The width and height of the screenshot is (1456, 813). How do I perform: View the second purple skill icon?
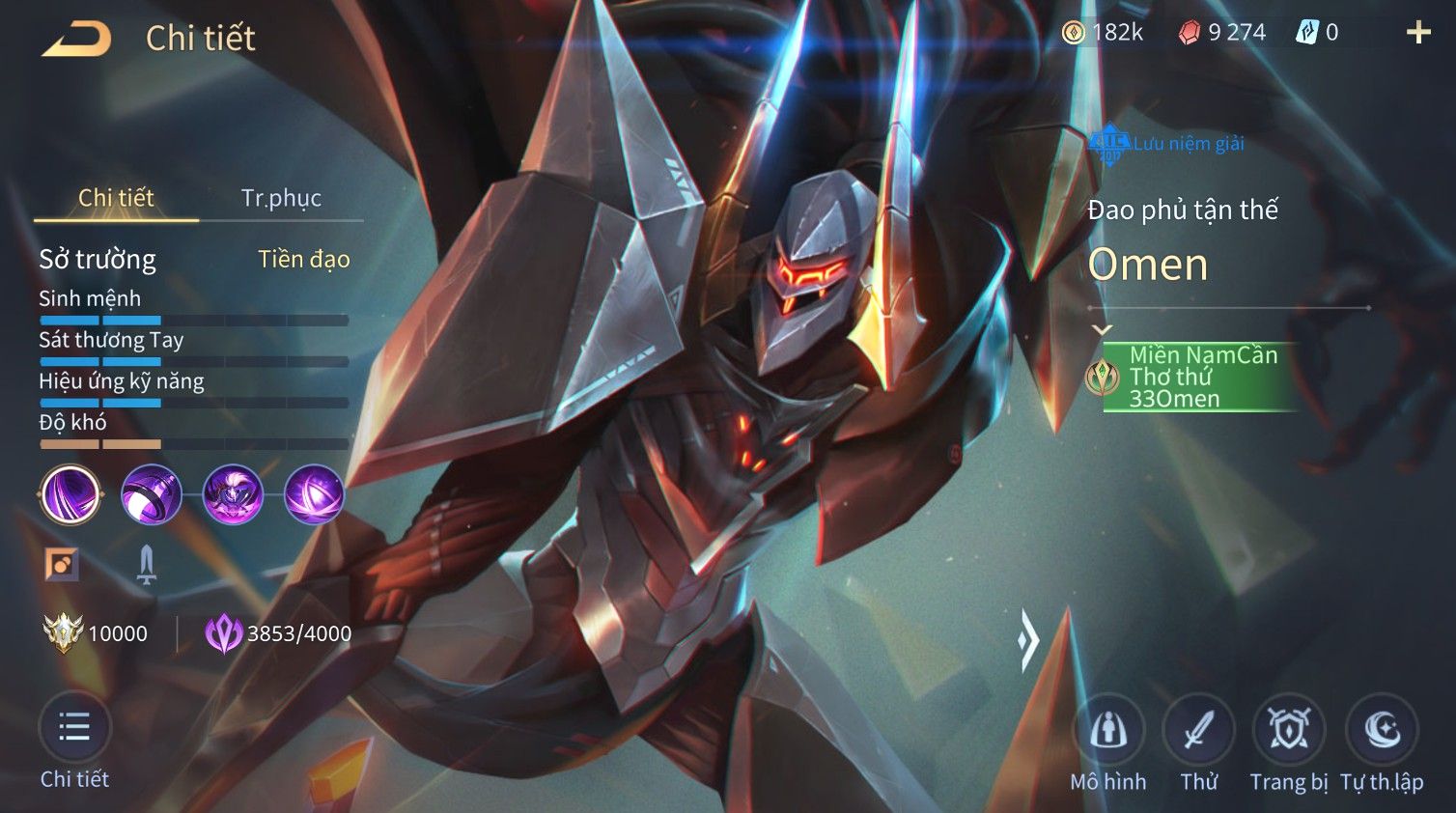point(152,494)
